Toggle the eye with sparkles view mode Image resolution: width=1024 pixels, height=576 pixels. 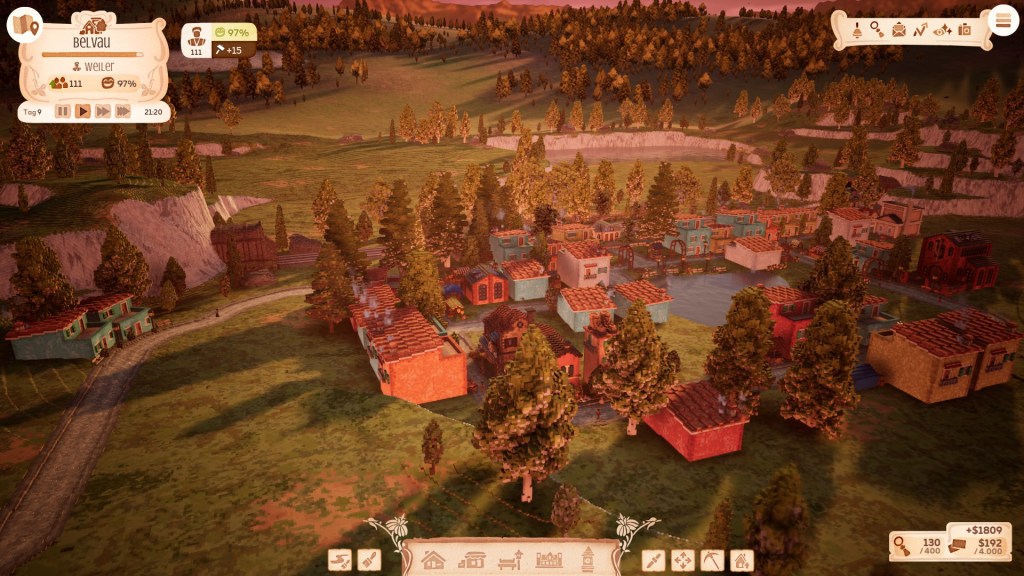click(x=942, y=30)
